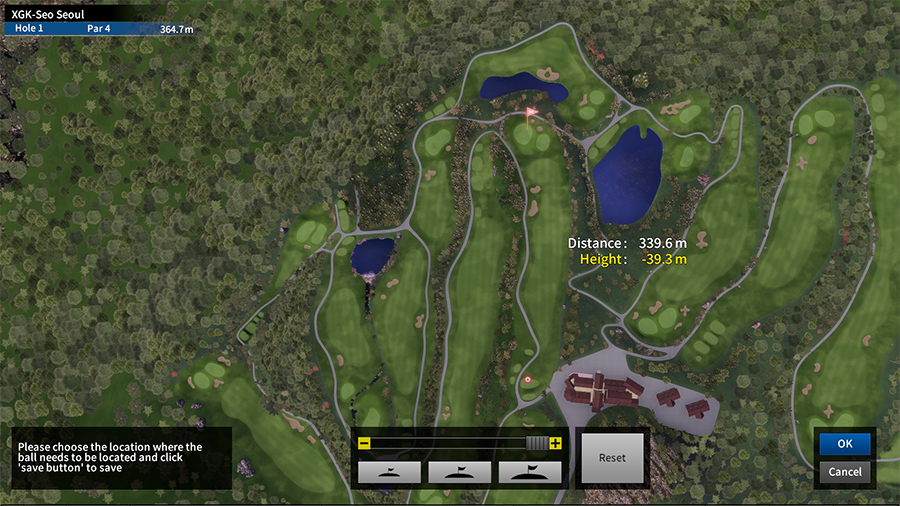Zoom in with the yellow plus button
The width and height of the screenshot is (900, 506).
pos(556,443)
